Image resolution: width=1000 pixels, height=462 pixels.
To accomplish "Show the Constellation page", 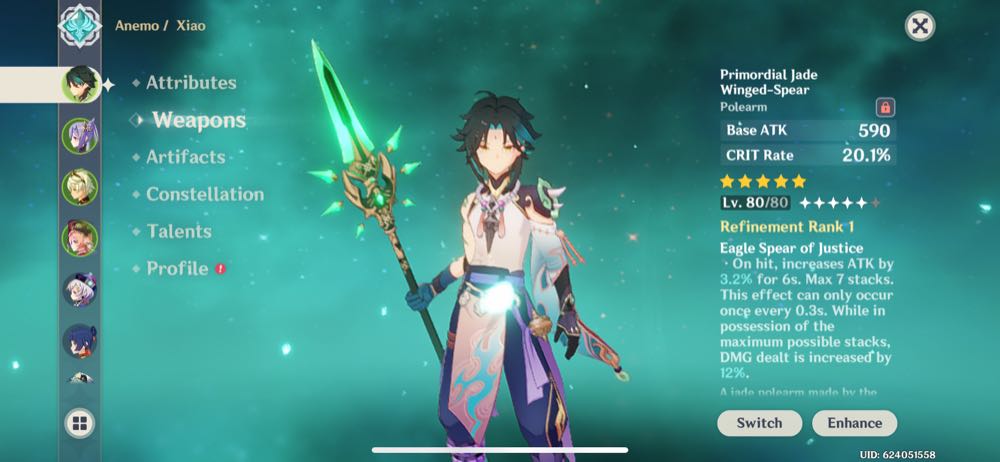I will point(204,194).
